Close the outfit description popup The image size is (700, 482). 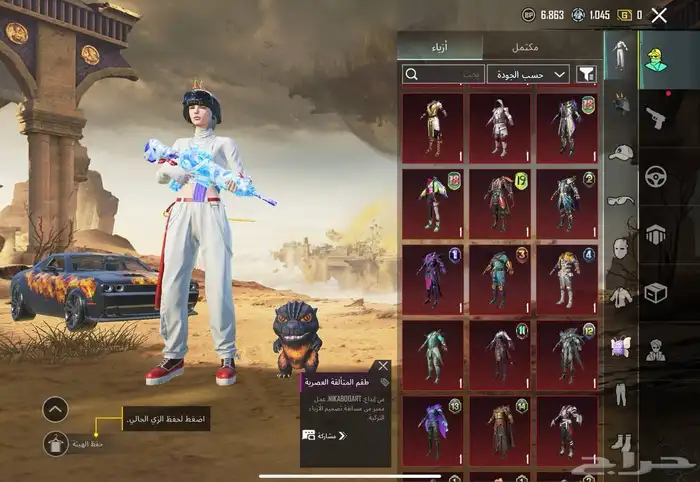point(383,366)
